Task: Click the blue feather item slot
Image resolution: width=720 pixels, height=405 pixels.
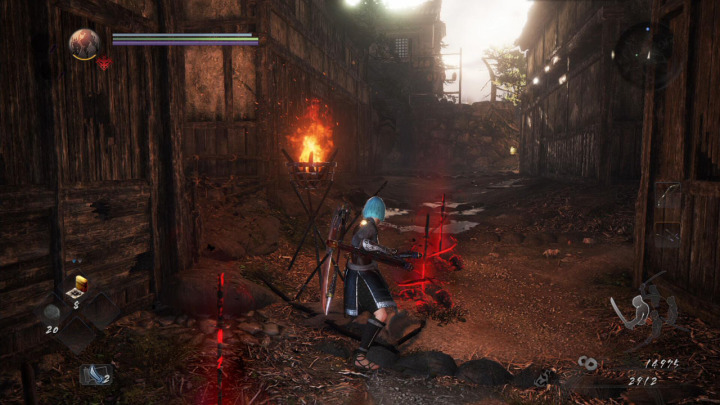Action: (x=96, y=374)
